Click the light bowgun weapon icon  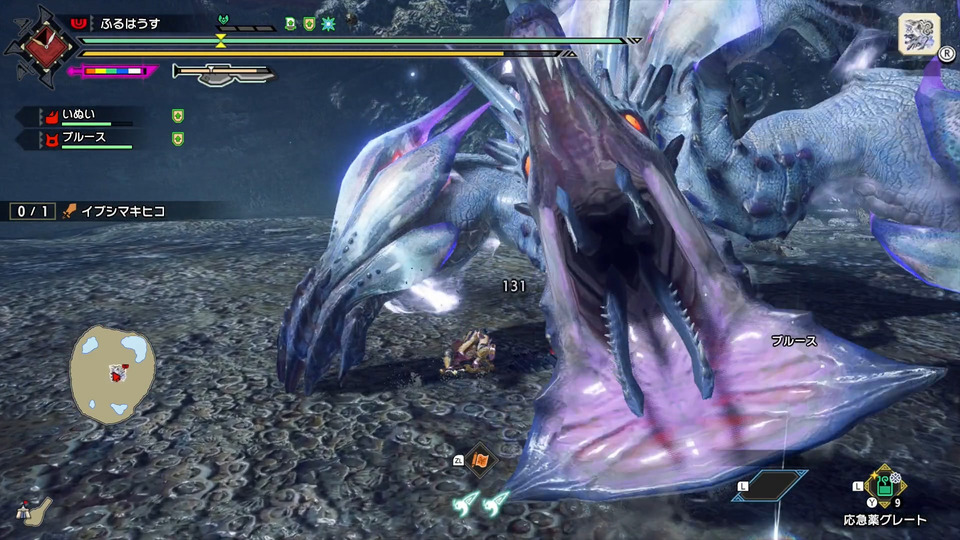coord(222,72)
